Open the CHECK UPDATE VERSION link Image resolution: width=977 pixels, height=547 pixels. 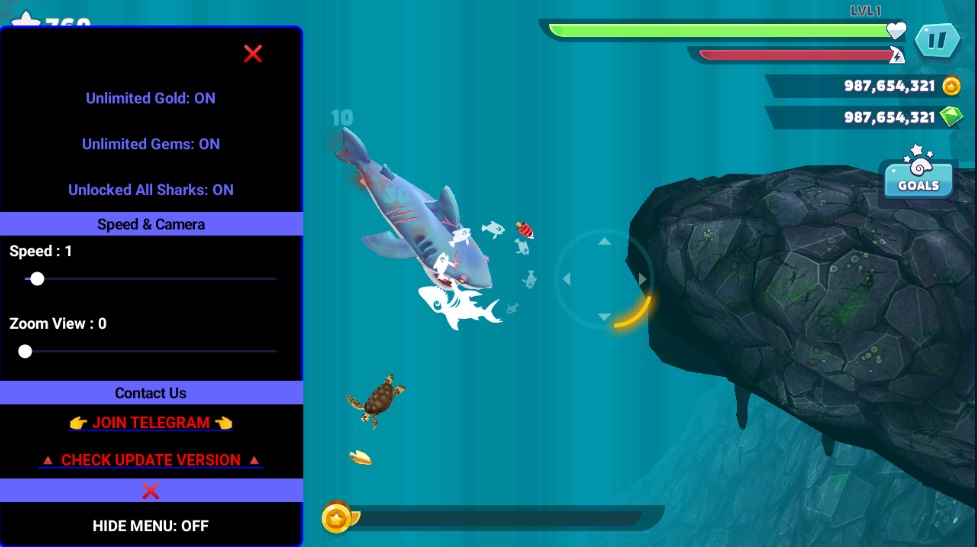pos(150,460)
